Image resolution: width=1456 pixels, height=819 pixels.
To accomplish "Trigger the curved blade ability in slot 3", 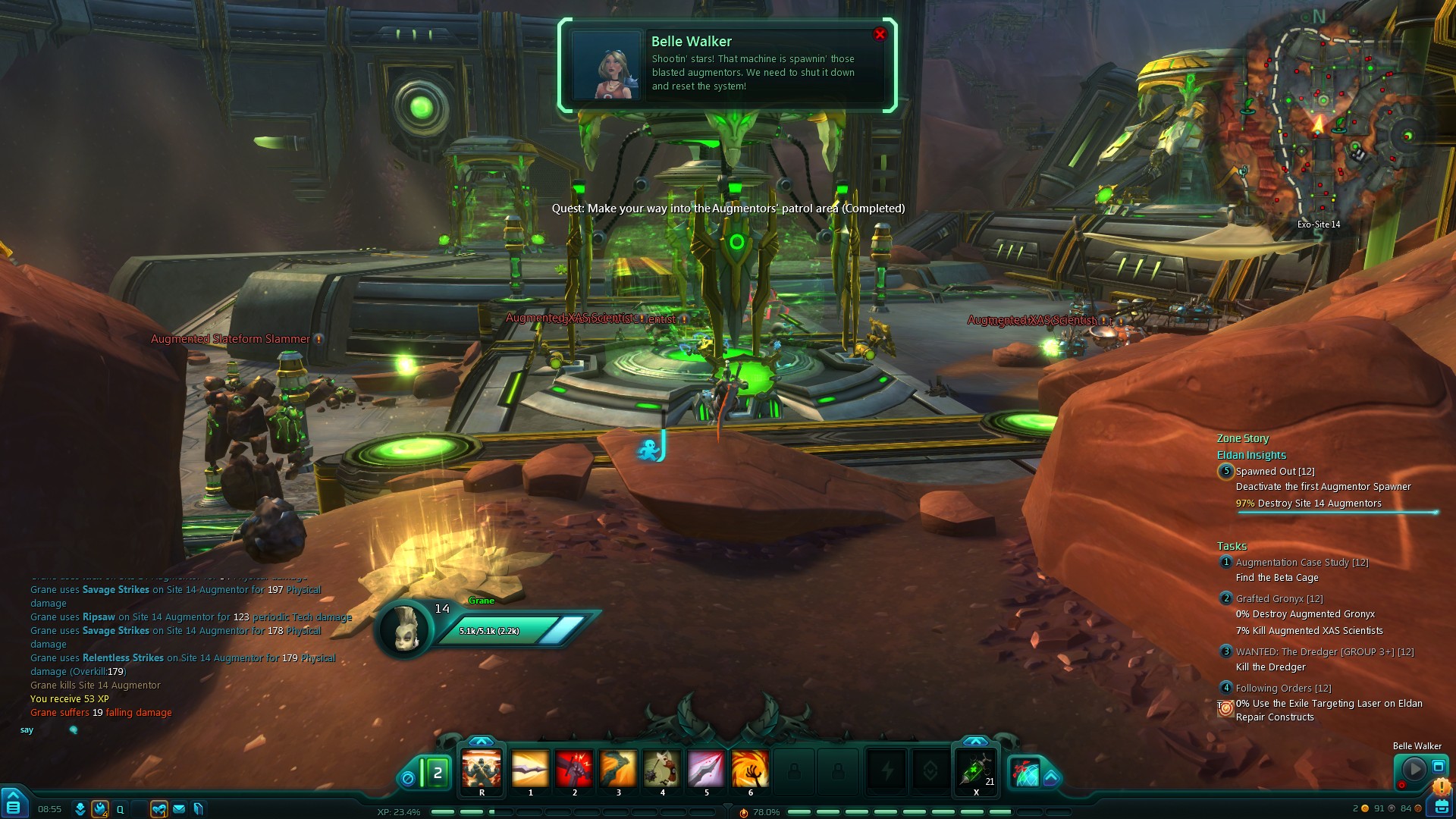I will 618,769.
